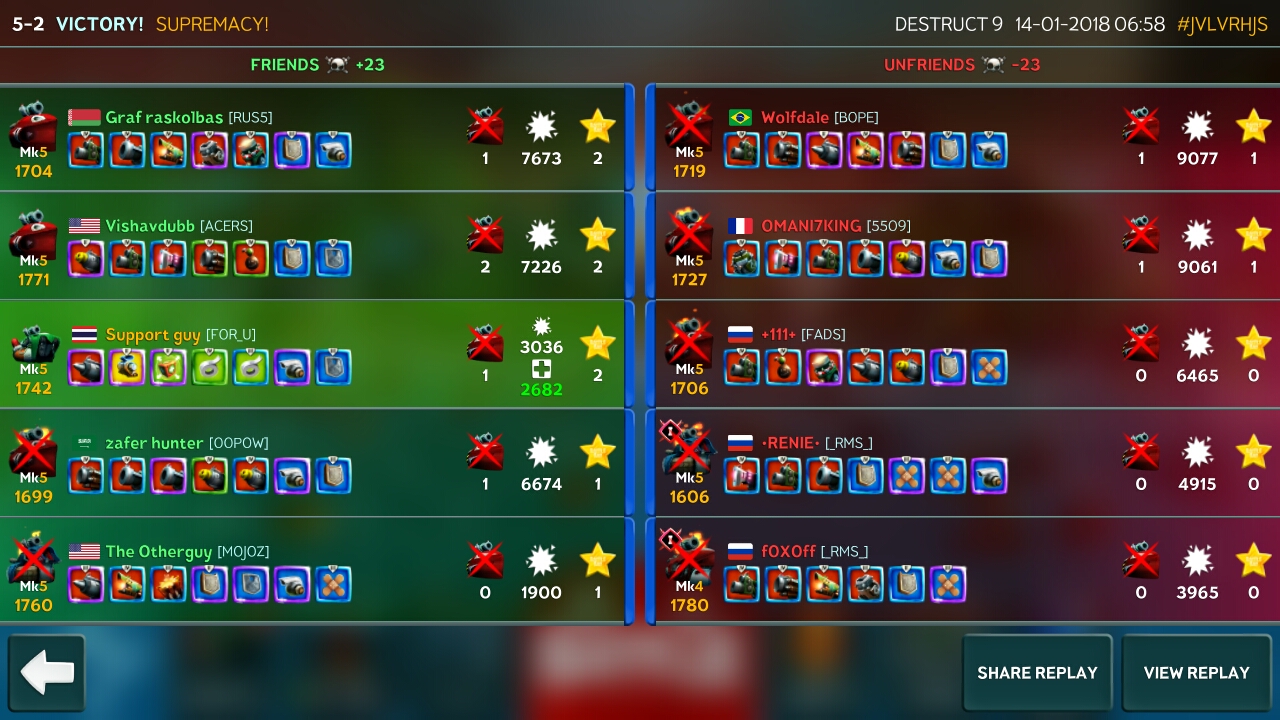The height and width of the screenshot is (720, 1280).
Task: Go back with the white arrow button
Action: tap(47, 673)
